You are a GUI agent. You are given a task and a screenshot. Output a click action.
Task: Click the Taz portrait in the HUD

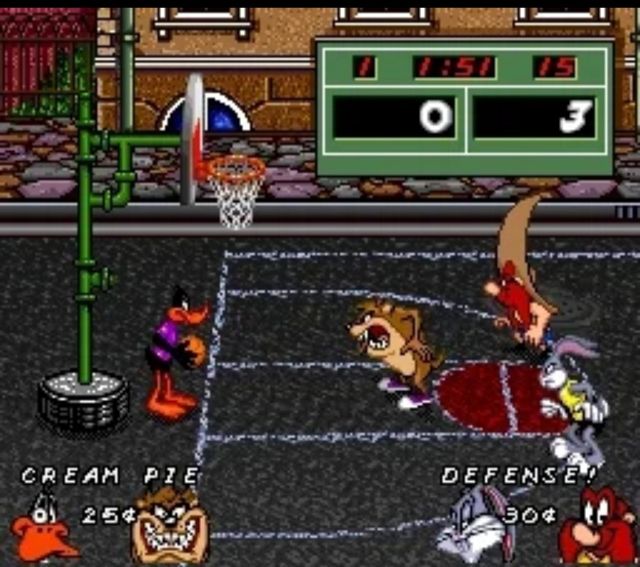click(170, 528)
